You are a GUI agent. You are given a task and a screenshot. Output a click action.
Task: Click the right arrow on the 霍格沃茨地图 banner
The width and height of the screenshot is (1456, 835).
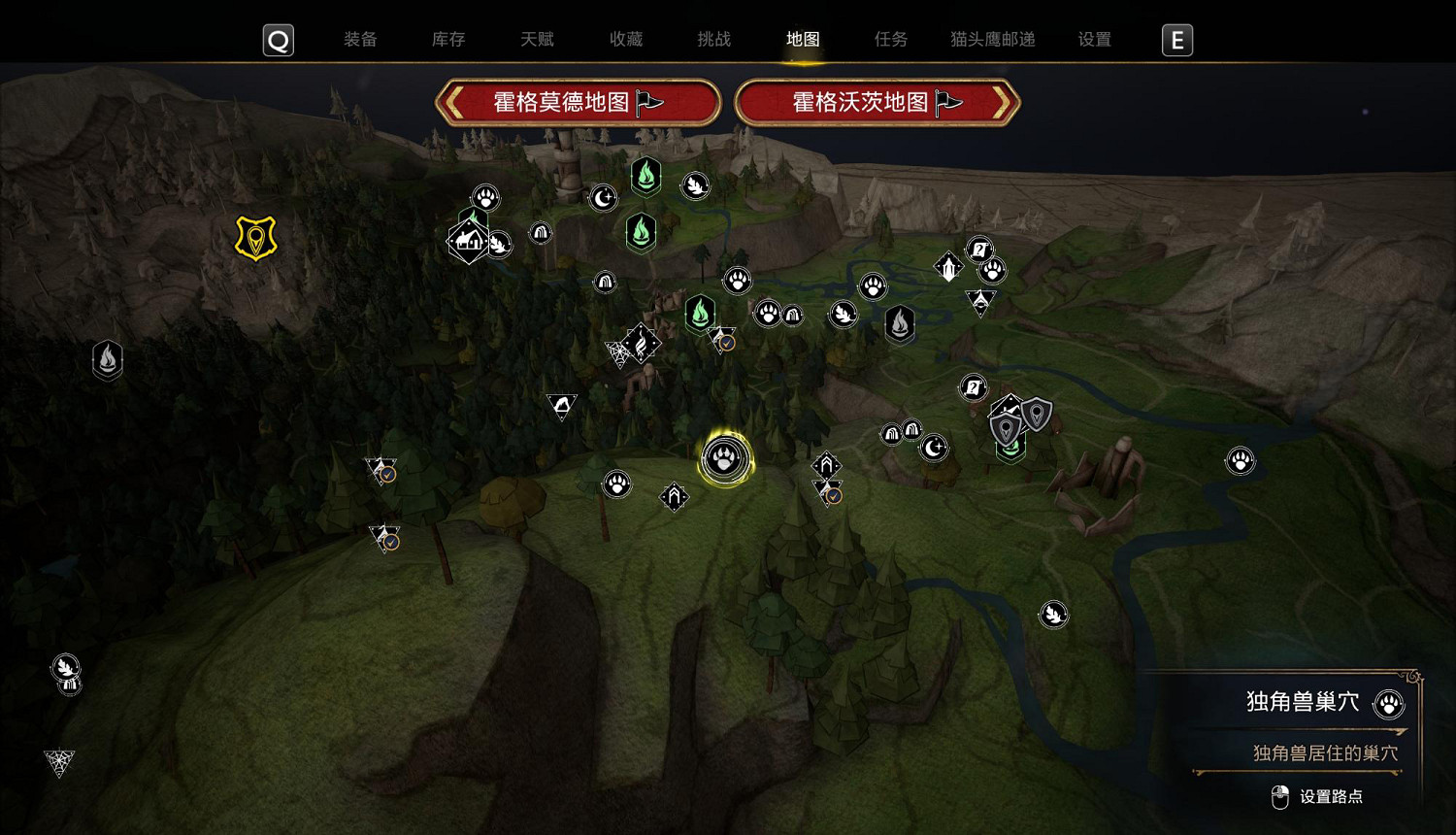coord(1003,102)
